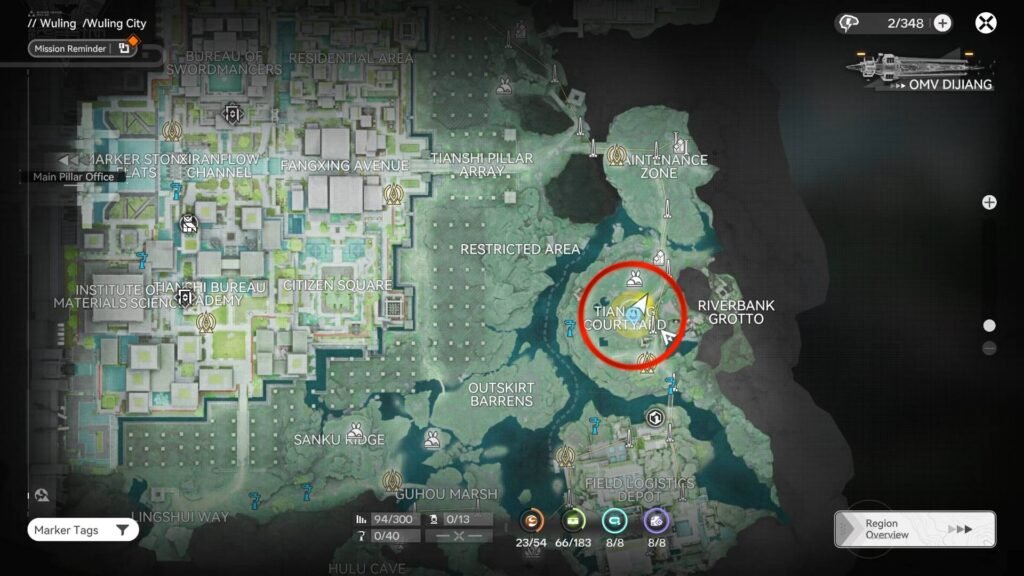Select the green chest tracker showing 66/183
The height and width of the screenshot is (576, 1024).
pyautogui.click(x=574, y=519)
